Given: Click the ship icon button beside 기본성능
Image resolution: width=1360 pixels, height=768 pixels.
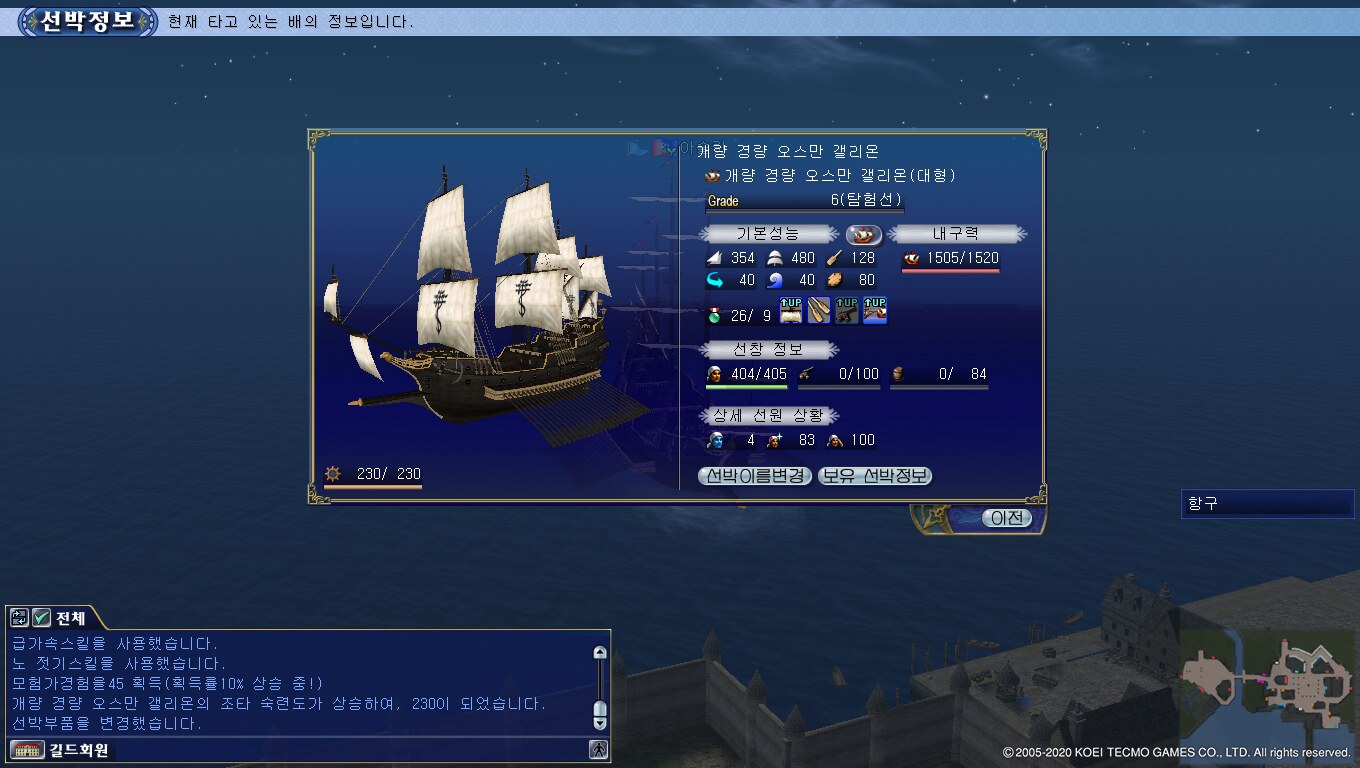Looking at the screenshot, I should point(864,234).
